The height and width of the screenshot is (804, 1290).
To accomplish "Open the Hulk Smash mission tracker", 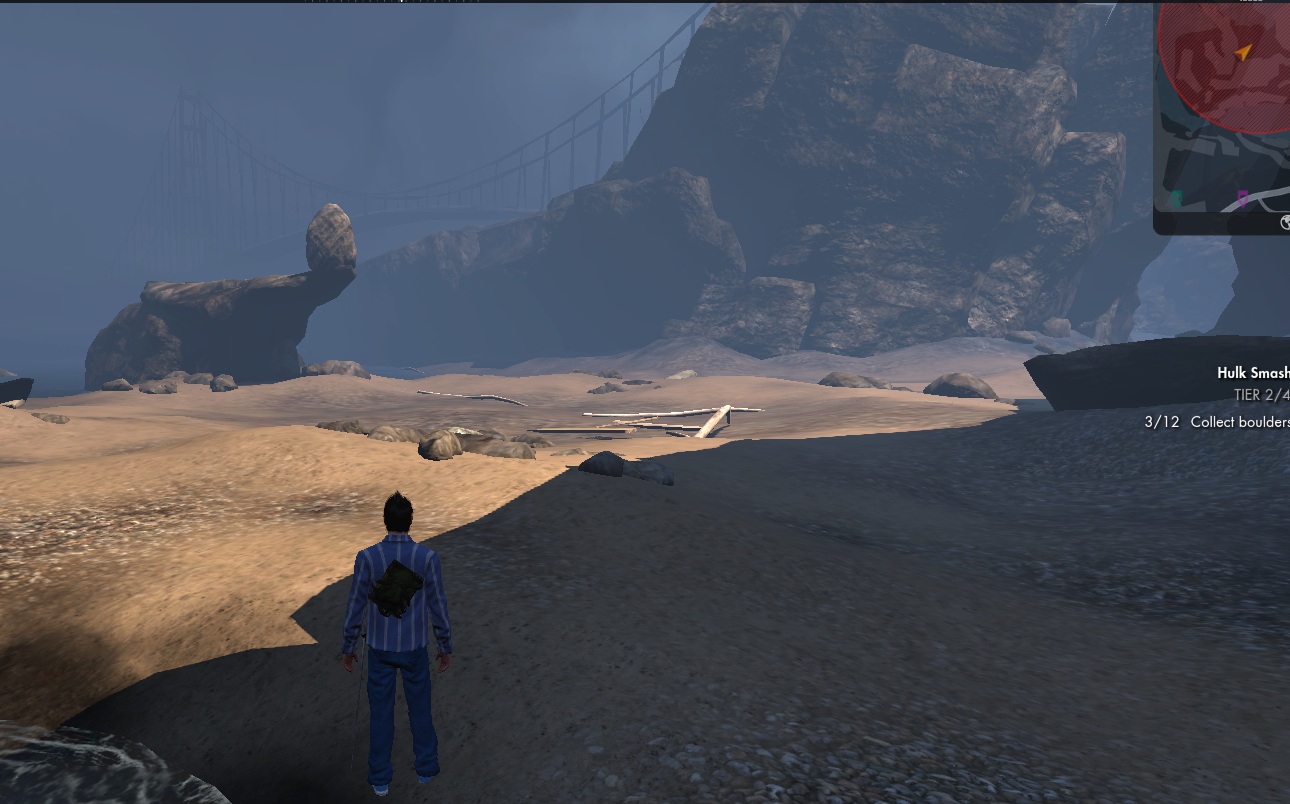I will pyautogui.click(x=1252, y=373).
